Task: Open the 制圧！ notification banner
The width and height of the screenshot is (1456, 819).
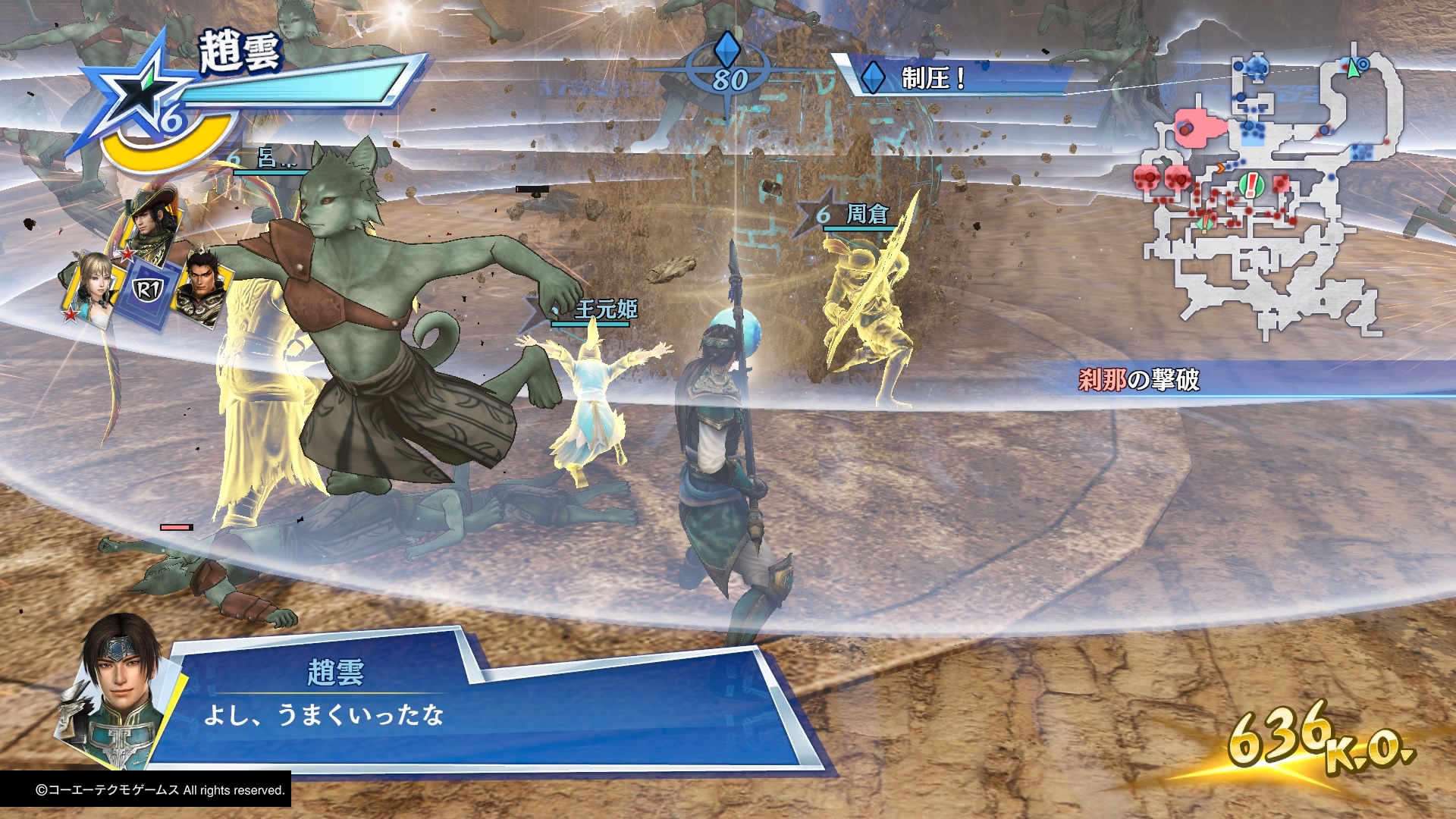Action: pyautogui.click(x=955, y=79)
